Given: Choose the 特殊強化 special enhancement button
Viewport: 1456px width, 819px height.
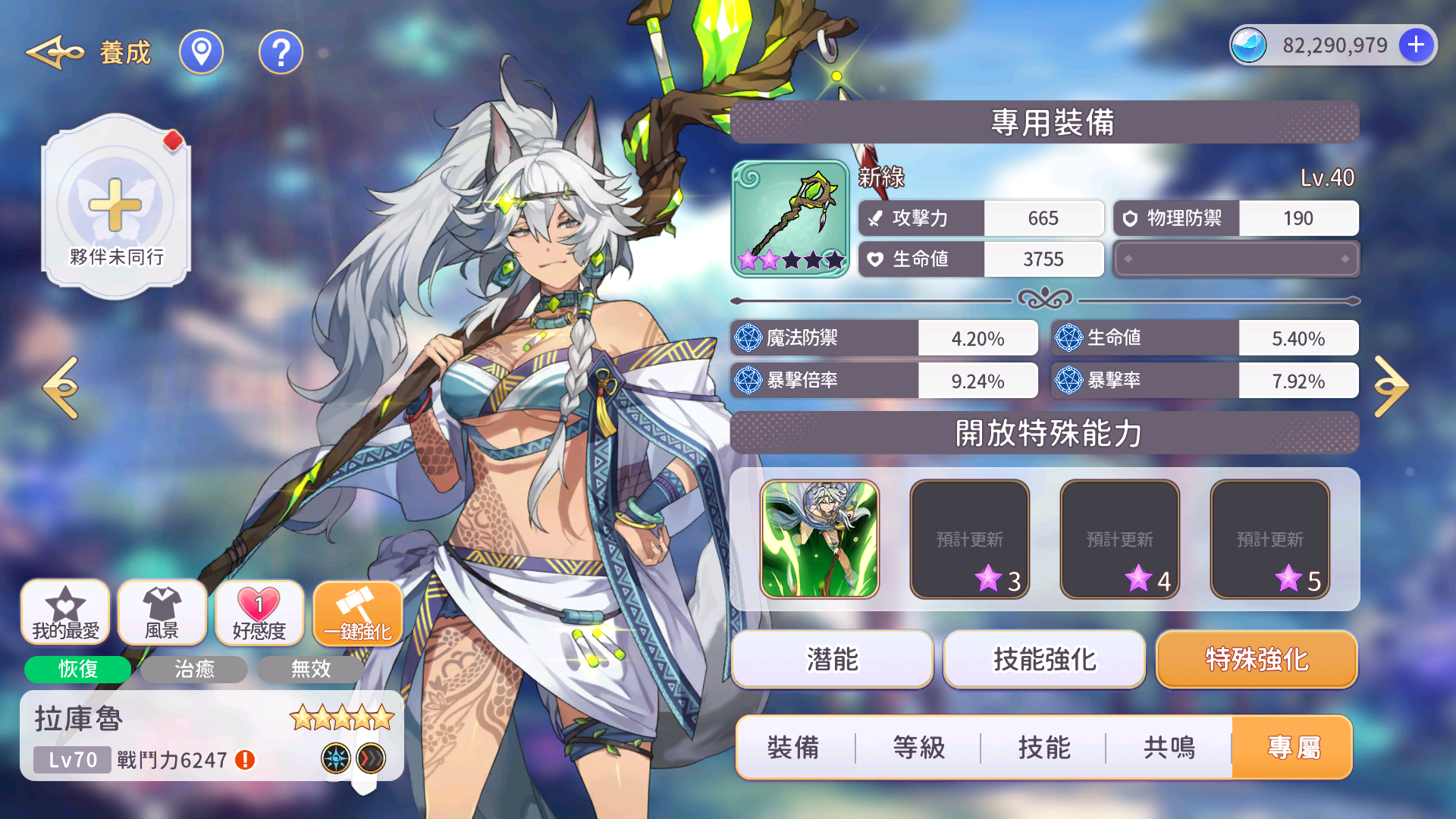Looking at the screenshot, I should tap(1257, 659).
